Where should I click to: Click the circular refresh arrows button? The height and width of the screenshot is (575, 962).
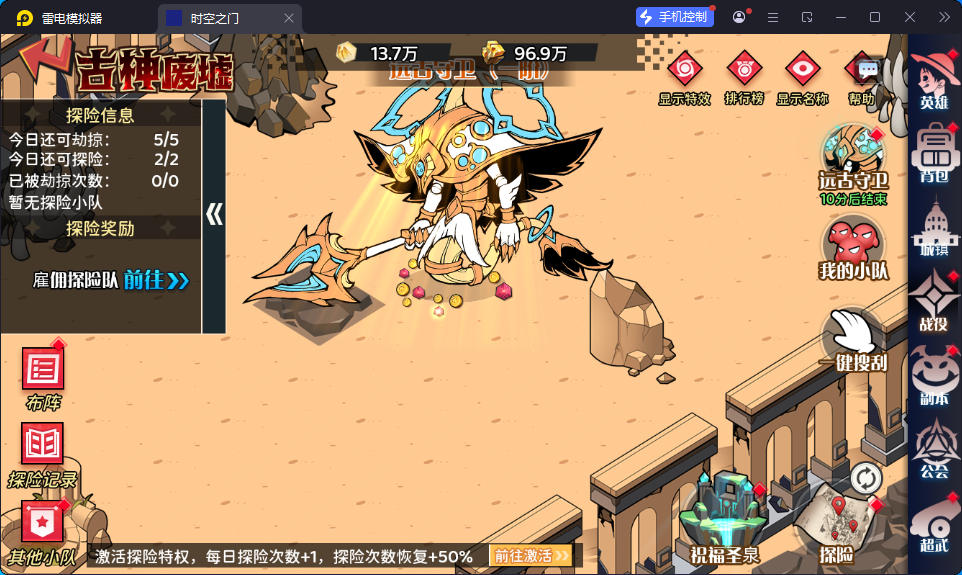point(866,478)
